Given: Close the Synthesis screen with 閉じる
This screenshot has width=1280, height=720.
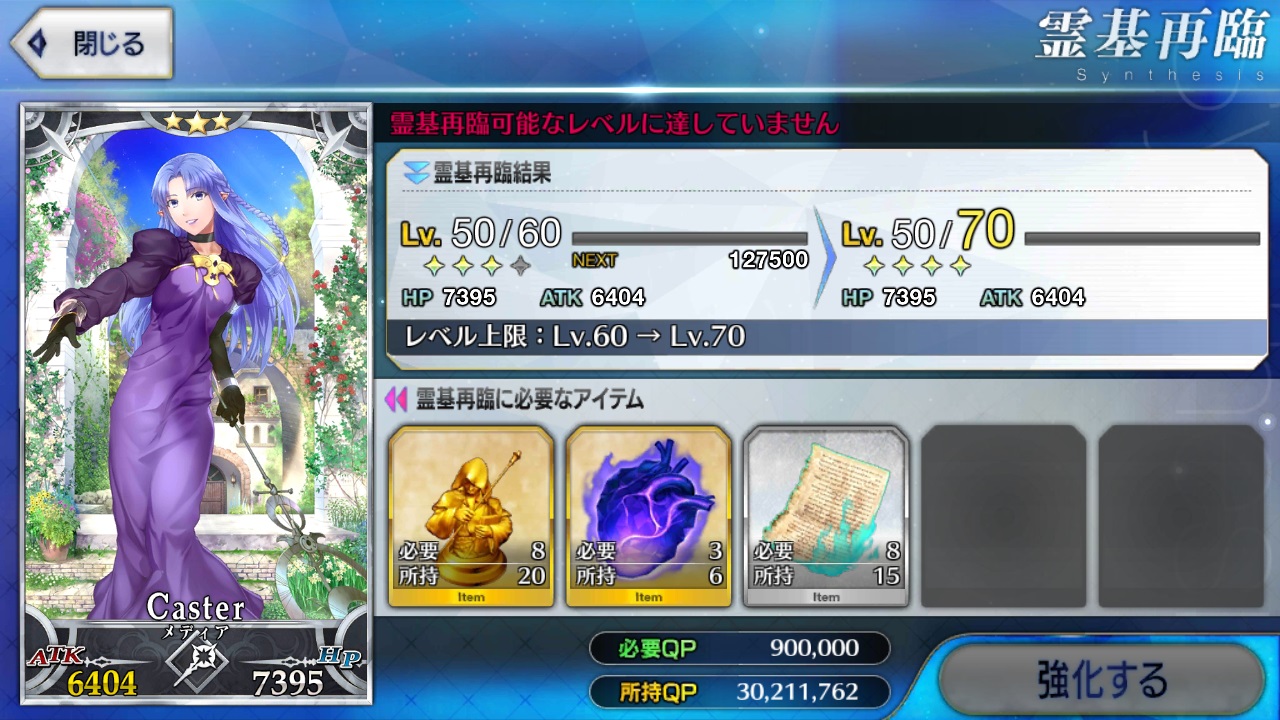Looking at the screenshot, I should click(x=92, y=44).
